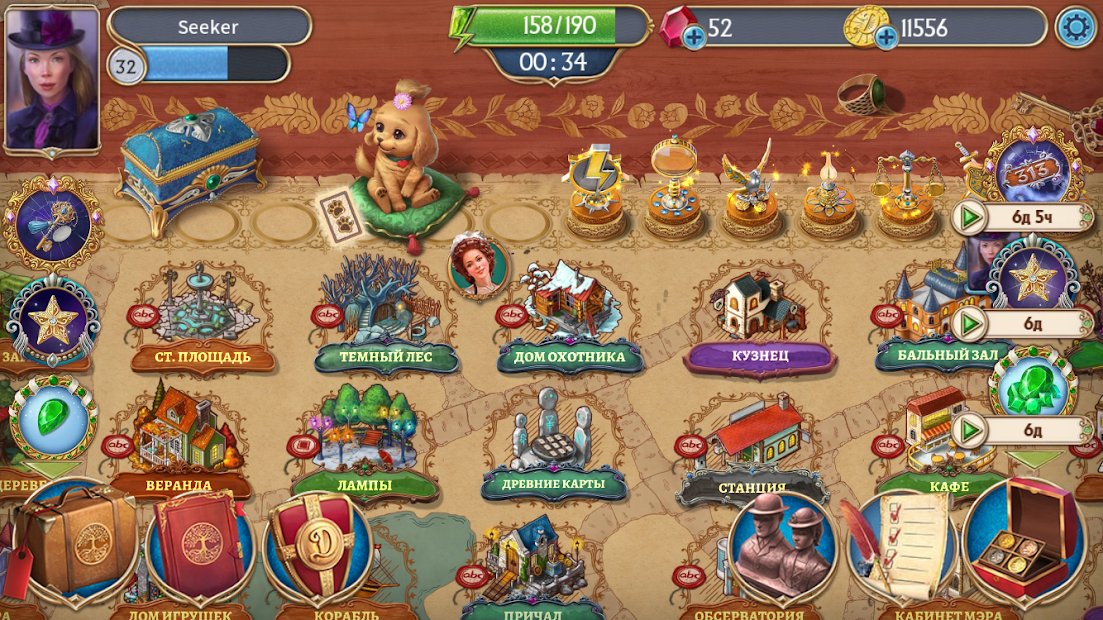1103x620 pixels.
Task: Open the red tree book collection
Action: [200, 545]
